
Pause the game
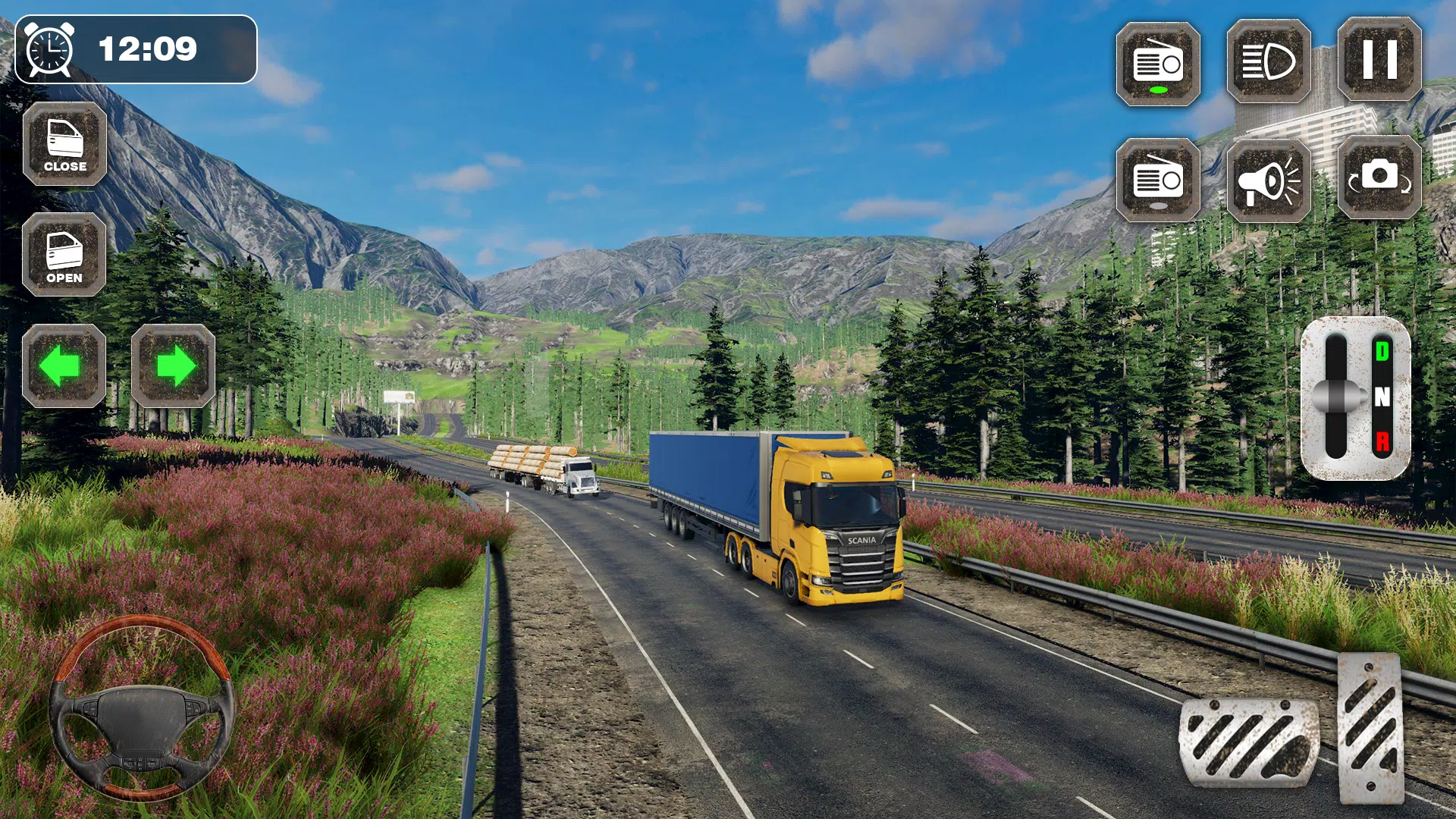click(1379, 59)
